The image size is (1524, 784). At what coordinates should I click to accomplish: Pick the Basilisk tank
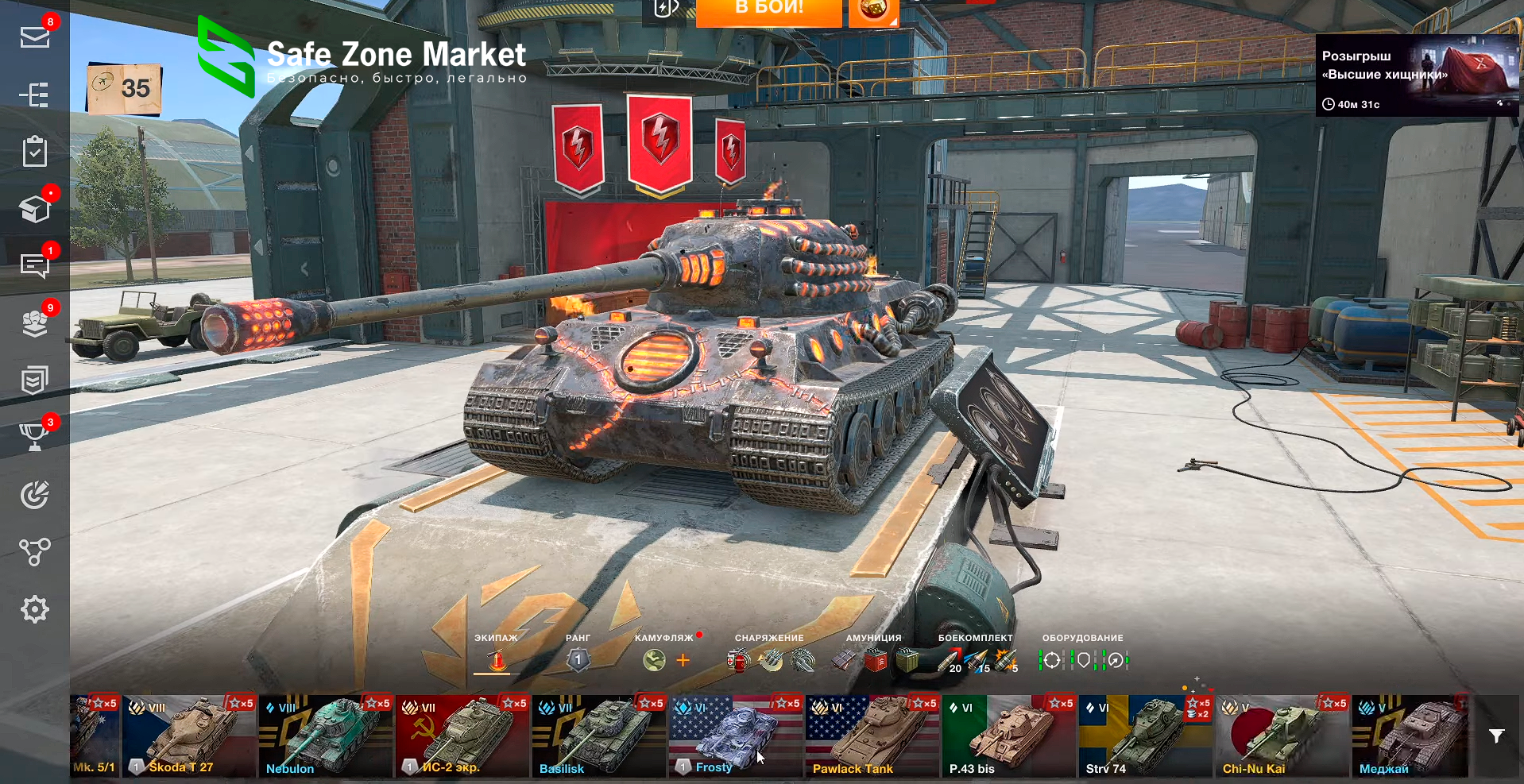[599, 736]
